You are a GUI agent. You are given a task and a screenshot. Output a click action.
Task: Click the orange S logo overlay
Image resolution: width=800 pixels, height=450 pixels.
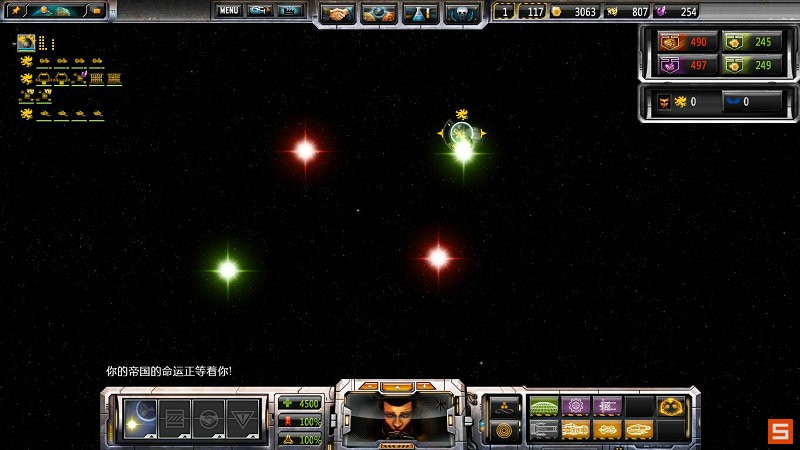point(780,432)
